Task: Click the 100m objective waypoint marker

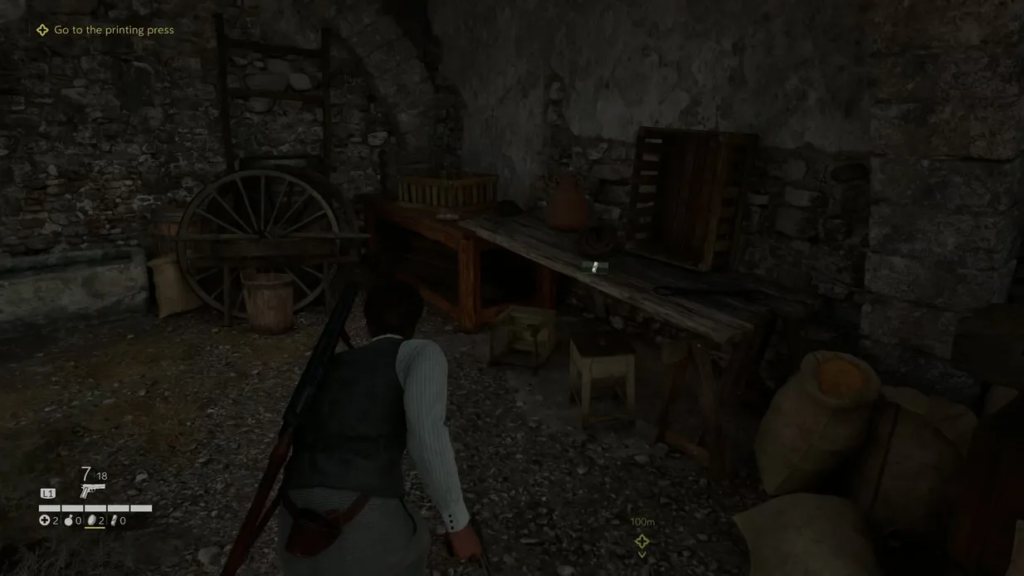Action: [x=641, y=541]
